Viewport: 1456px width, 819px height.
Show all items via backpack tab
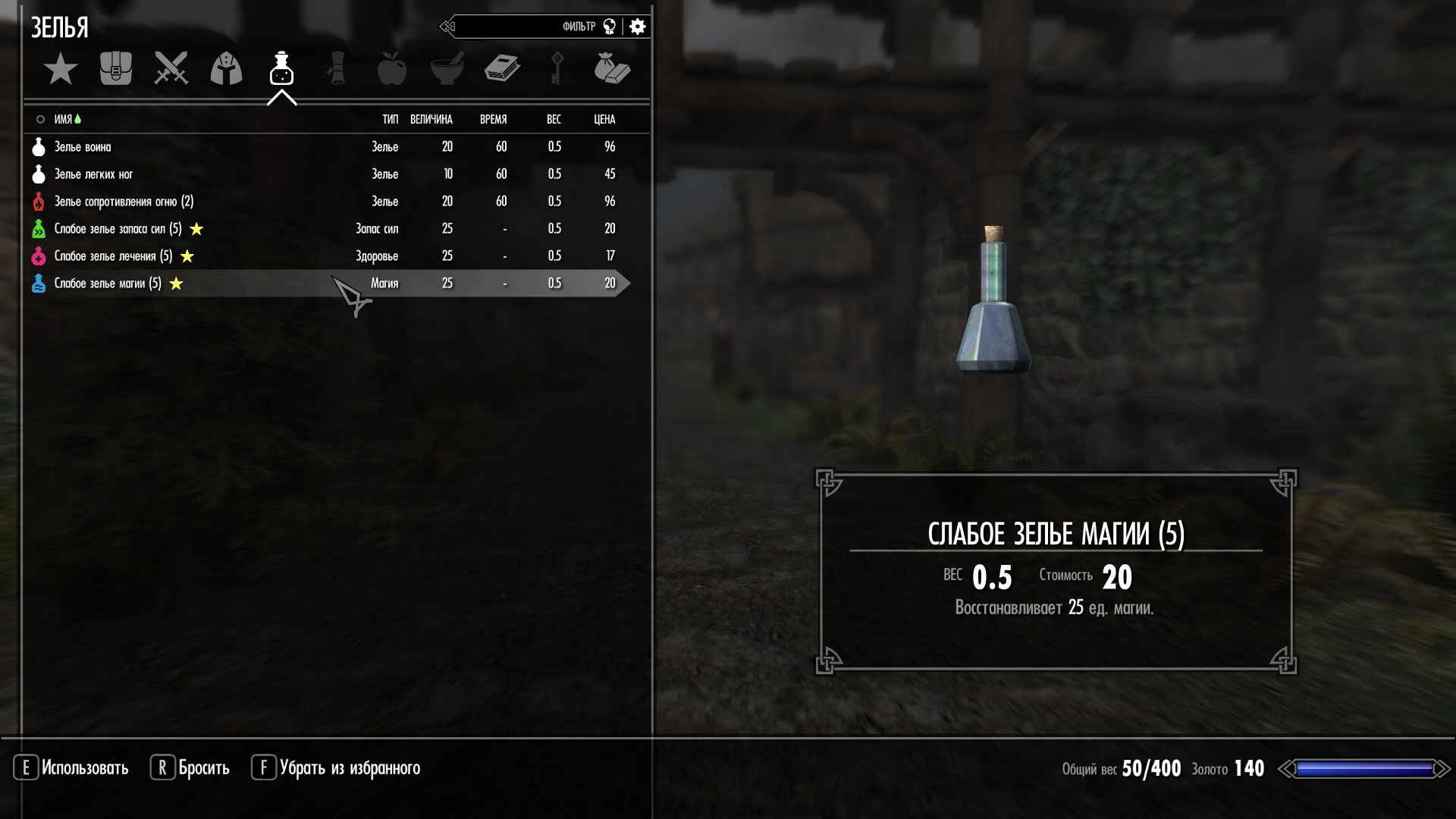(116, 69)
